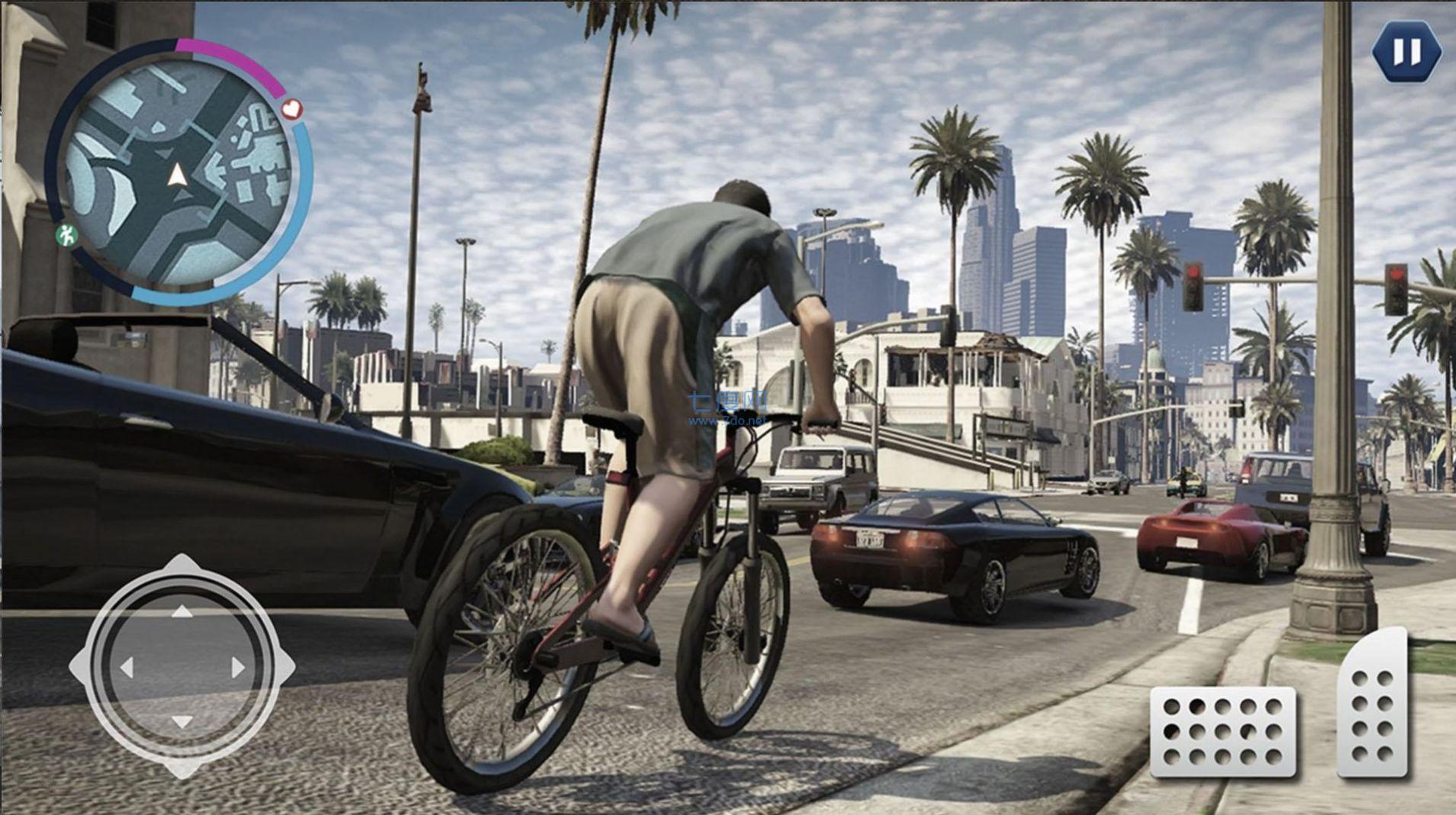
Task: Pause the game with the hexagon button
Action: [x=1406, y=53]
